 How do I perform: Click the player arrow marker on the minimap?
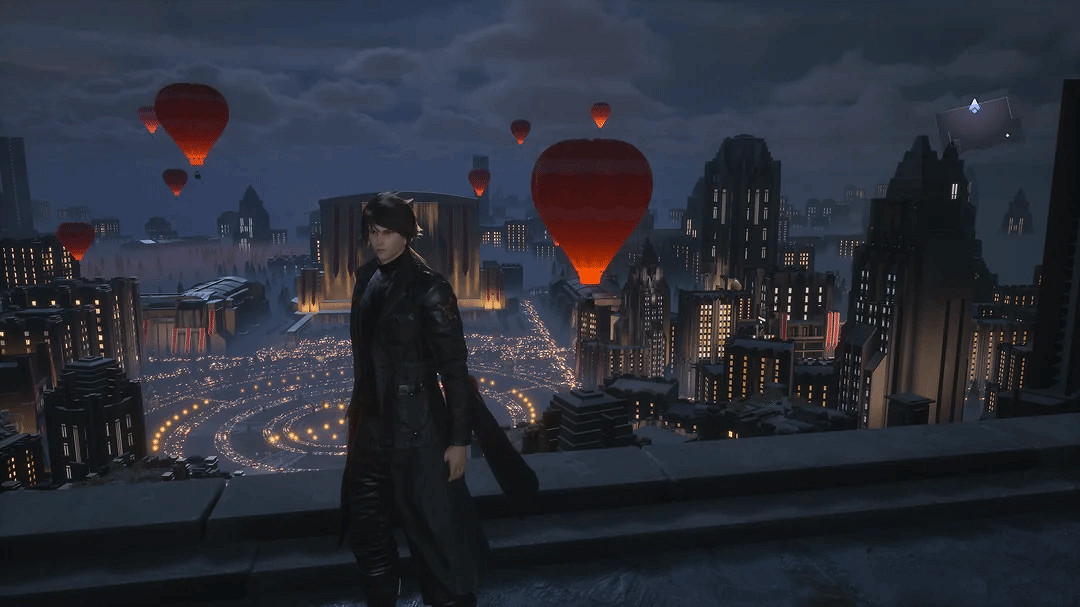tap(974, 106)
